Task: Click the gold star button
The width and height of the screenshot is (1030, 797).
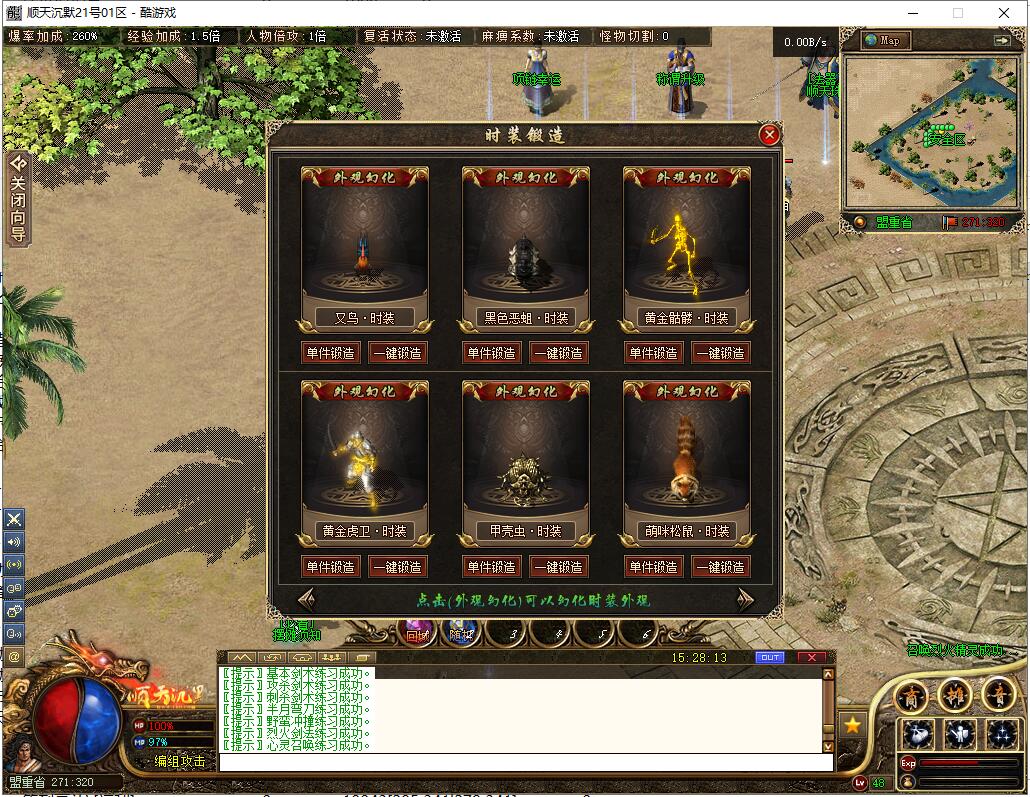Action: click(x=852, y=725)
